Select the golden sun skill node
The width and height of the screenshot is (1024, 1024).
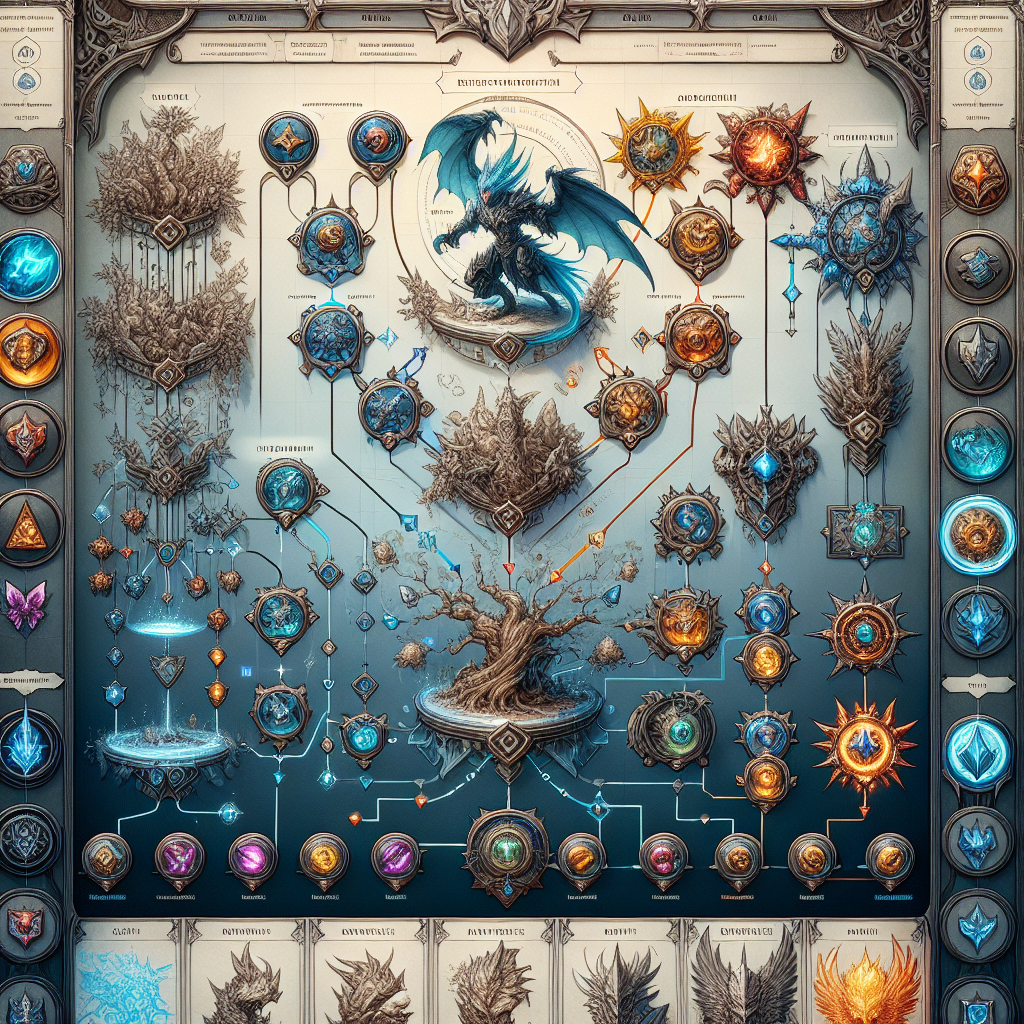[x=640, y=148]
